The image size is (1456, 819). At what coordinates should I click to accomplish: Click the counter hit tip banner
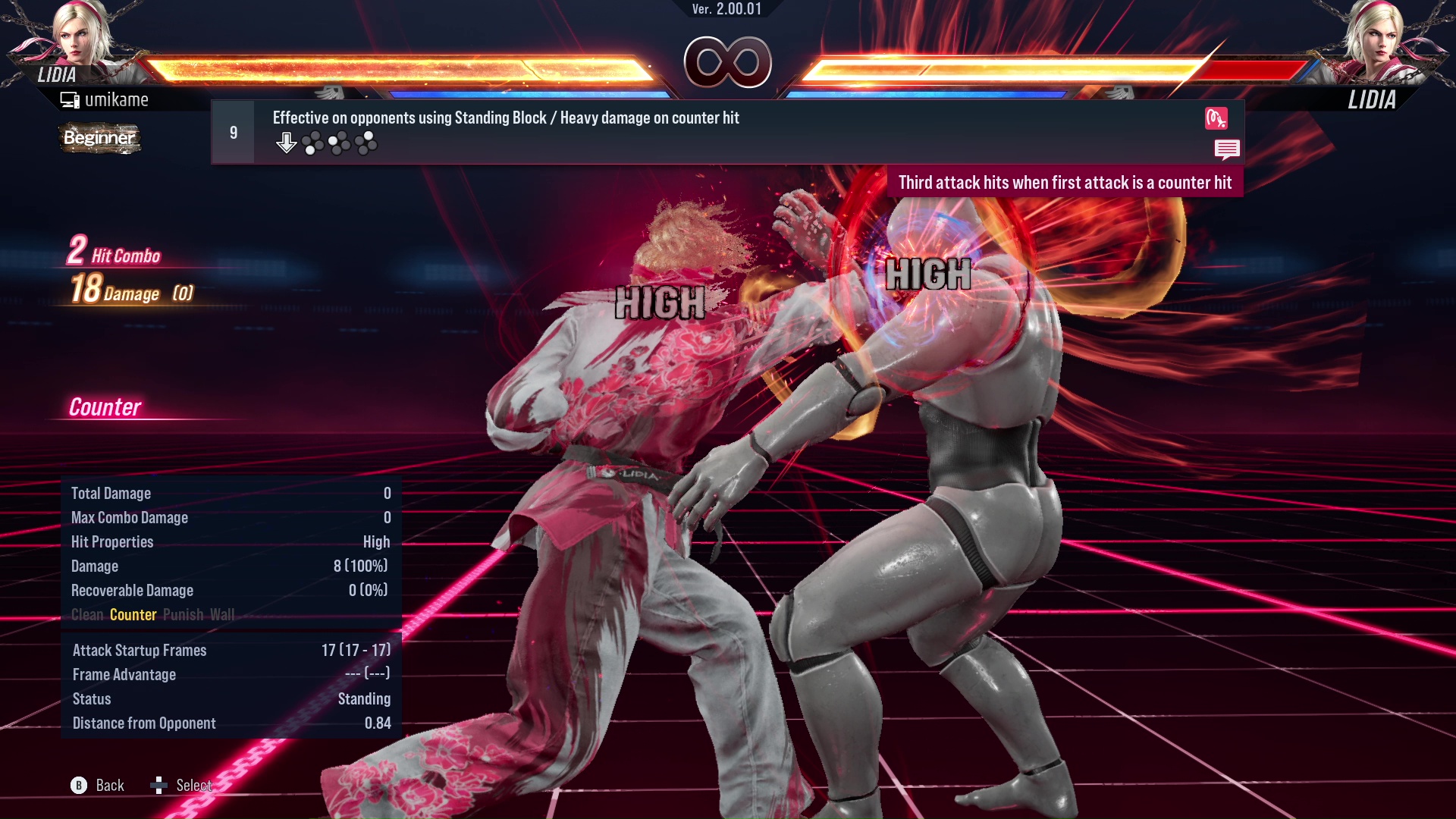(1065, 182)
